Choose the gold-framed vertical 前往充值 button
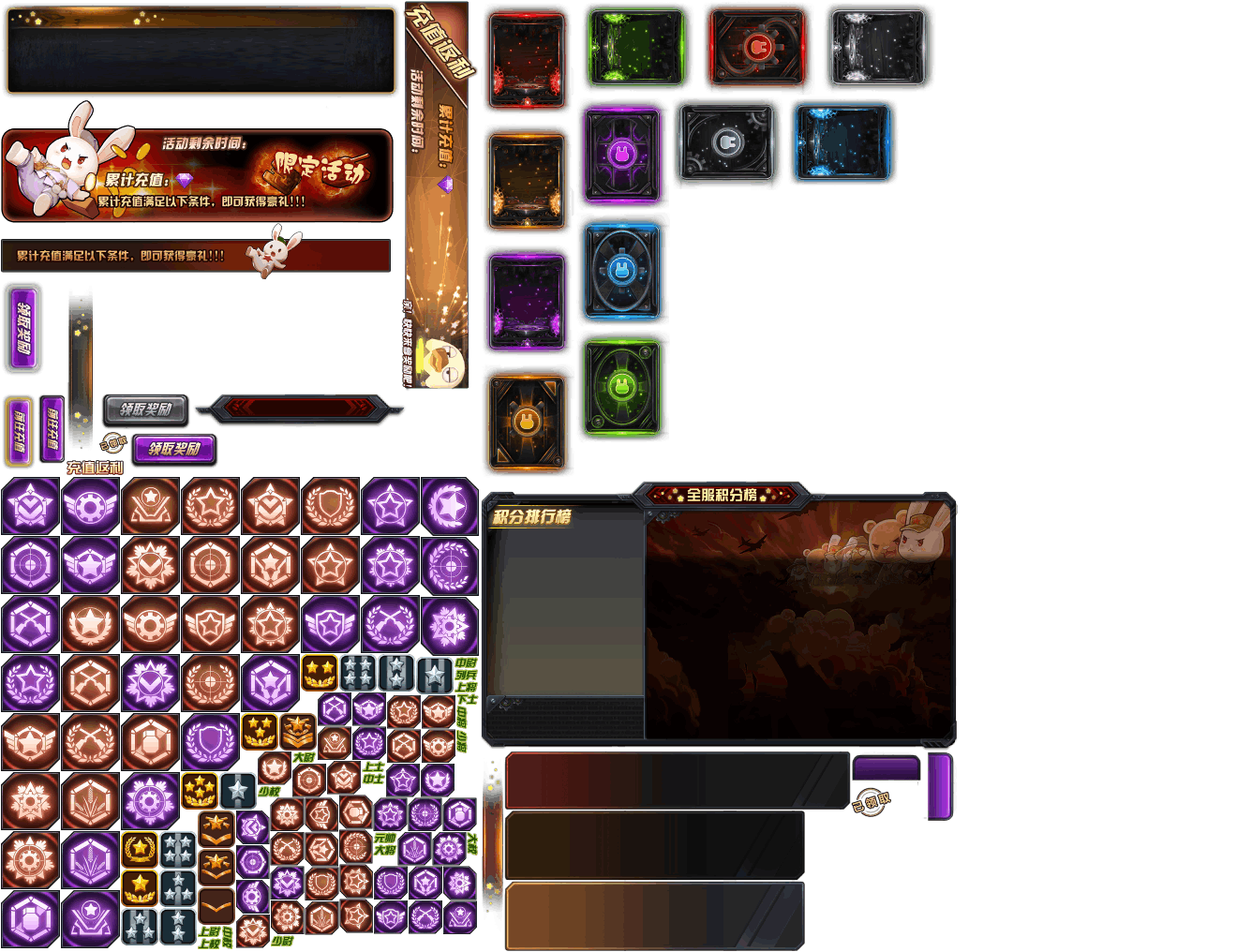Viewport: 1237px width, 952px height. coord(19,430)
